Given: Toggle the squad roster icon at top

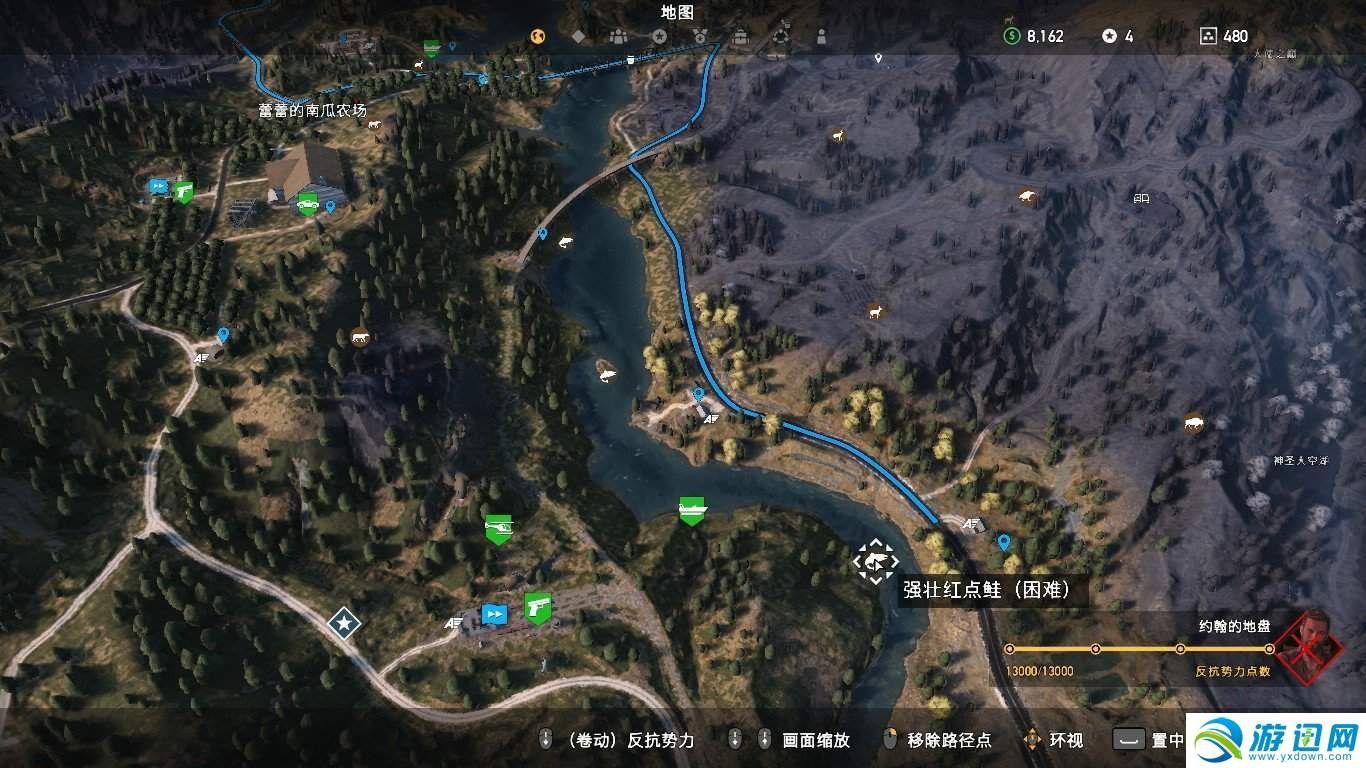Looking at the screenshot, I should tap(618, 36).
